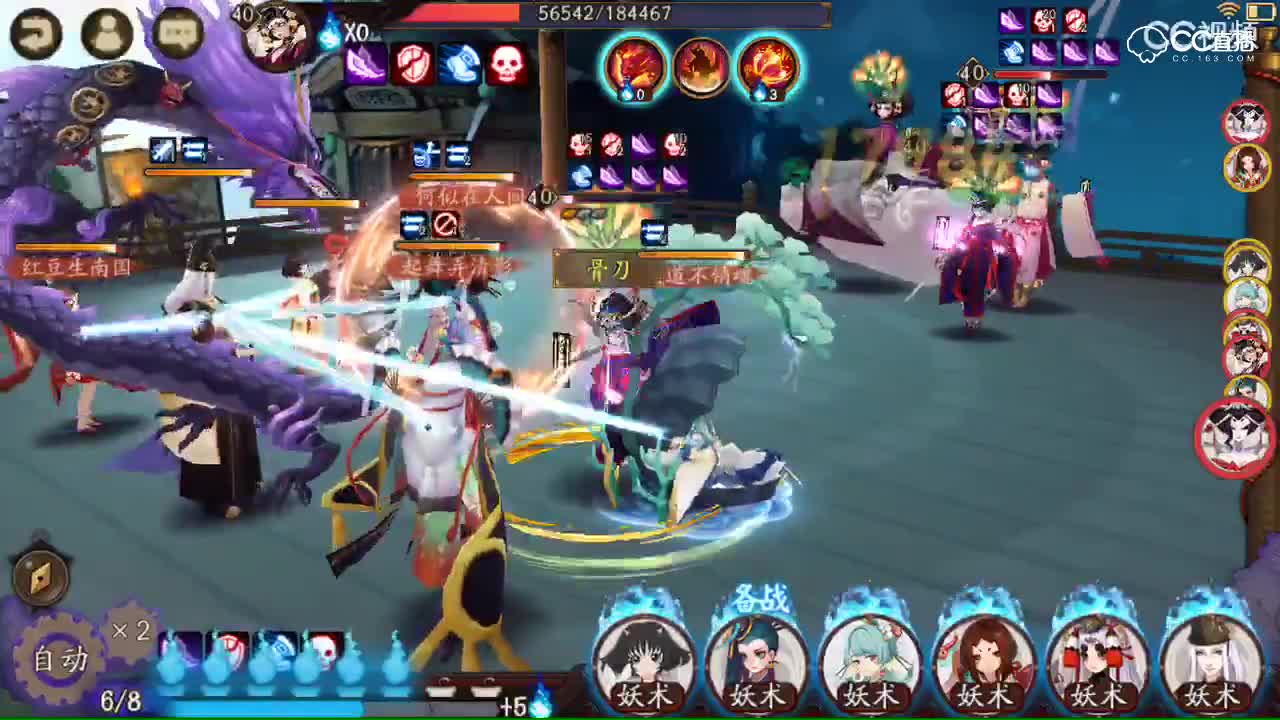
Task: Click the middle darkened boss skill icon
Action: click(x=701, y=67)
